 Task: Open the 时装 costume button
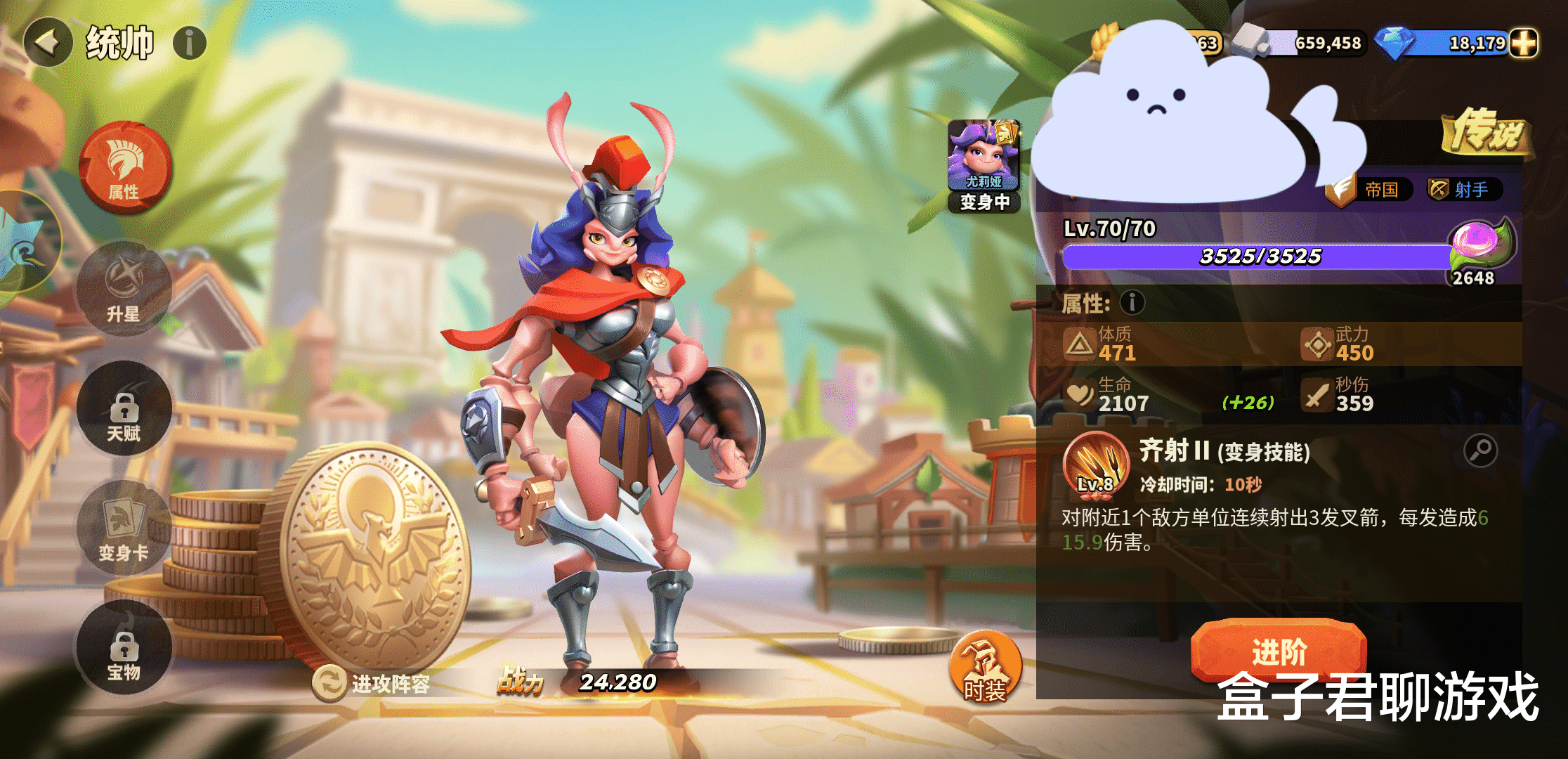tap(985, 668)
